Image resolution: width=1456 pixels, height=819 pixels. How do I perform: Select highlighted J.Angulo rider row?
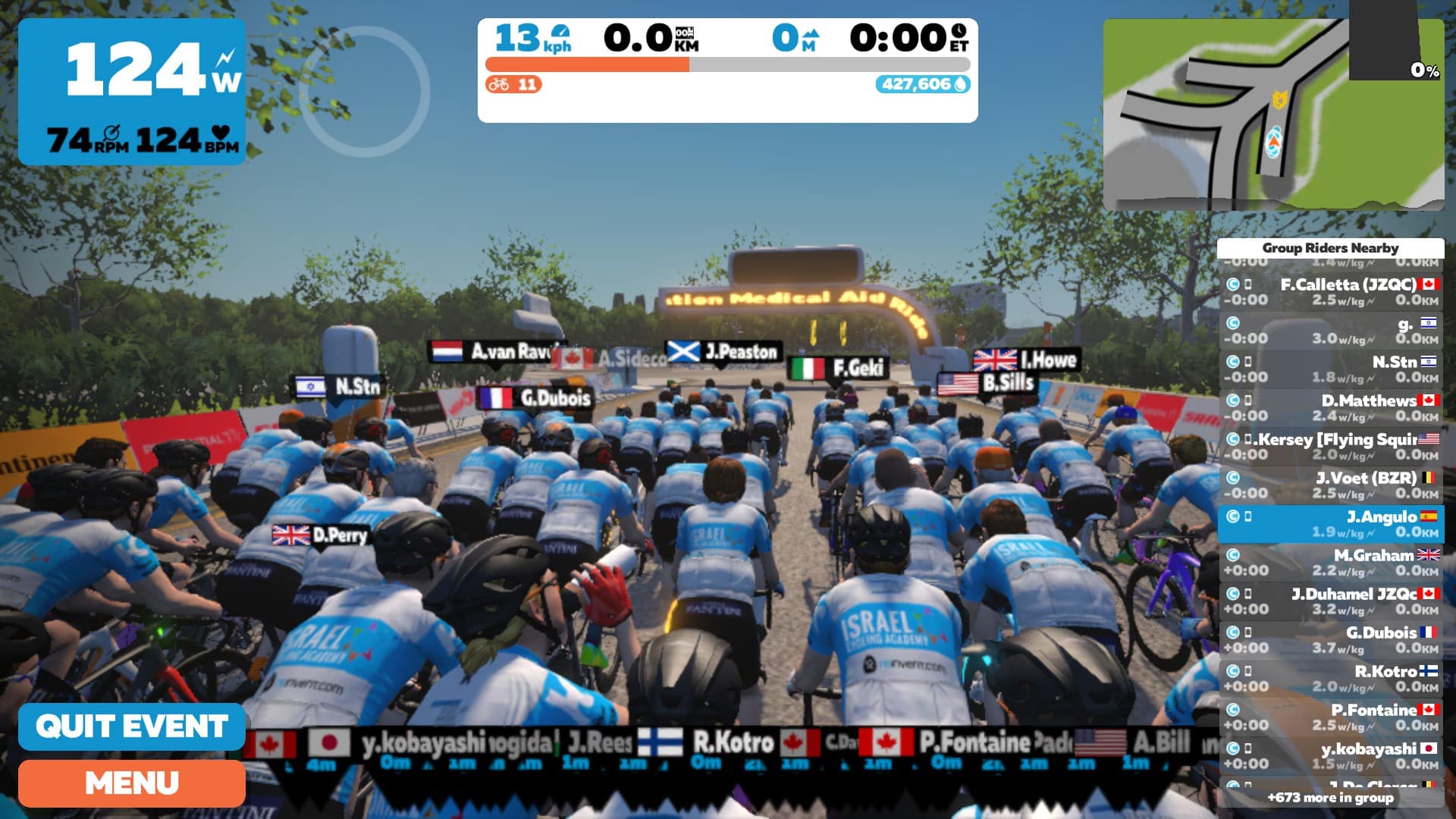tap(1331, 524)
